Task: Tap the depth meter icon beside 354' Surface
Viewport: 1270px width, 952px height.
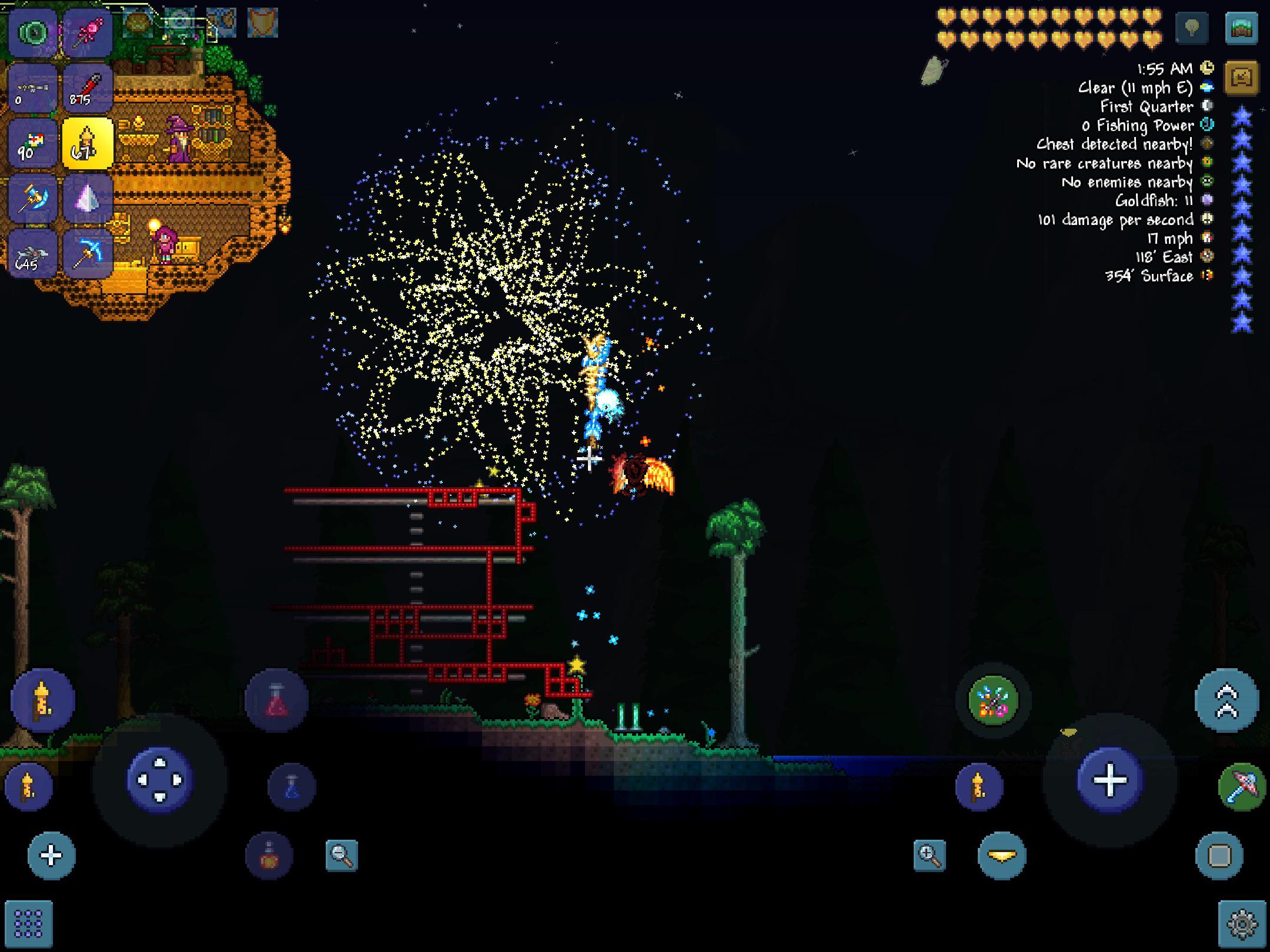Action: 1206,276
